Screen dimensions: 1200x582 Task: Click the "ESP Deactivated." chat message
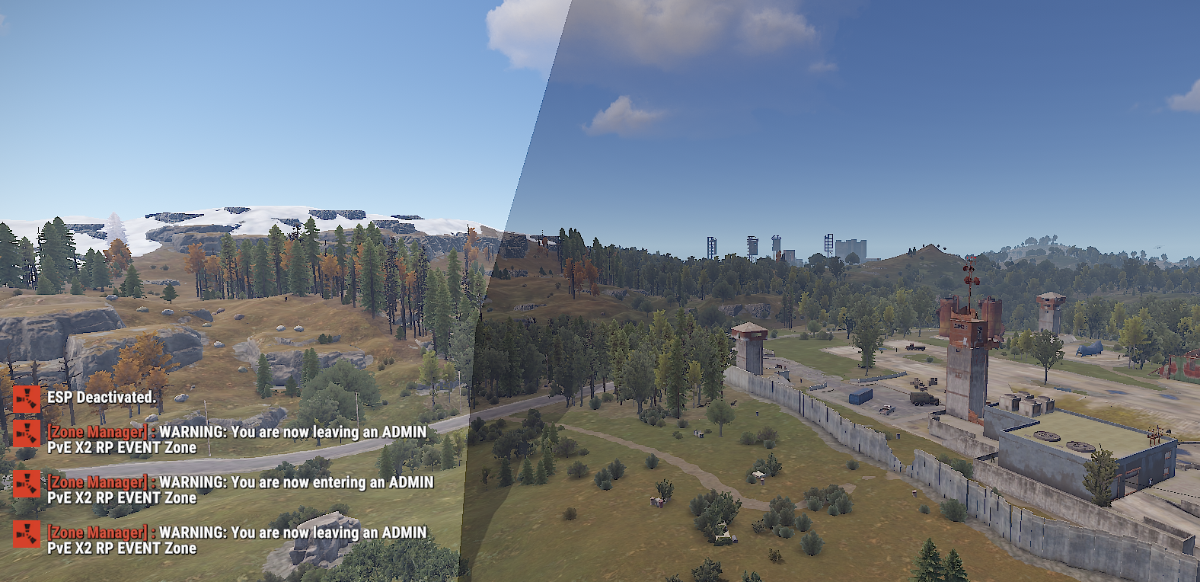(101, 397)
